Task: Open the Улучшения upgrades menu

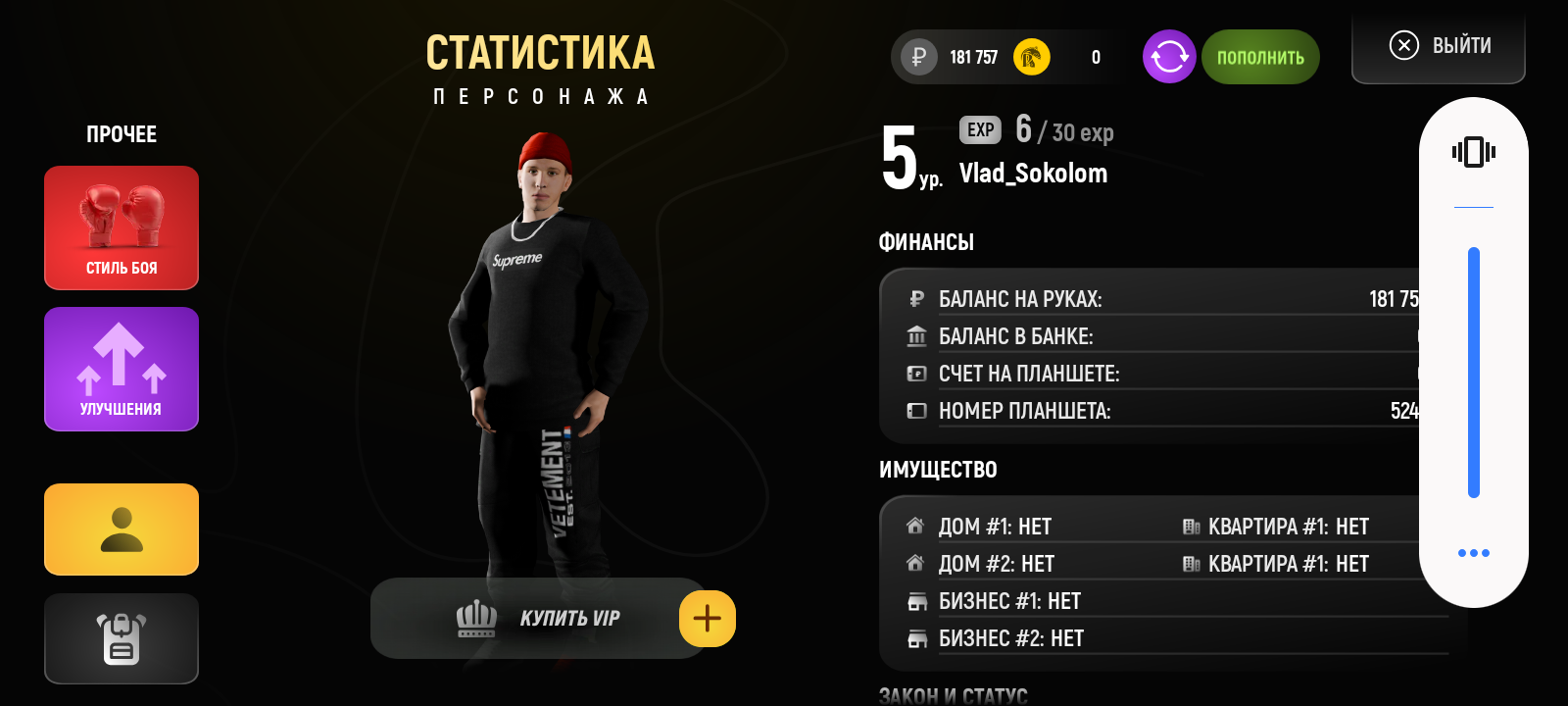Action: [122, 369]
